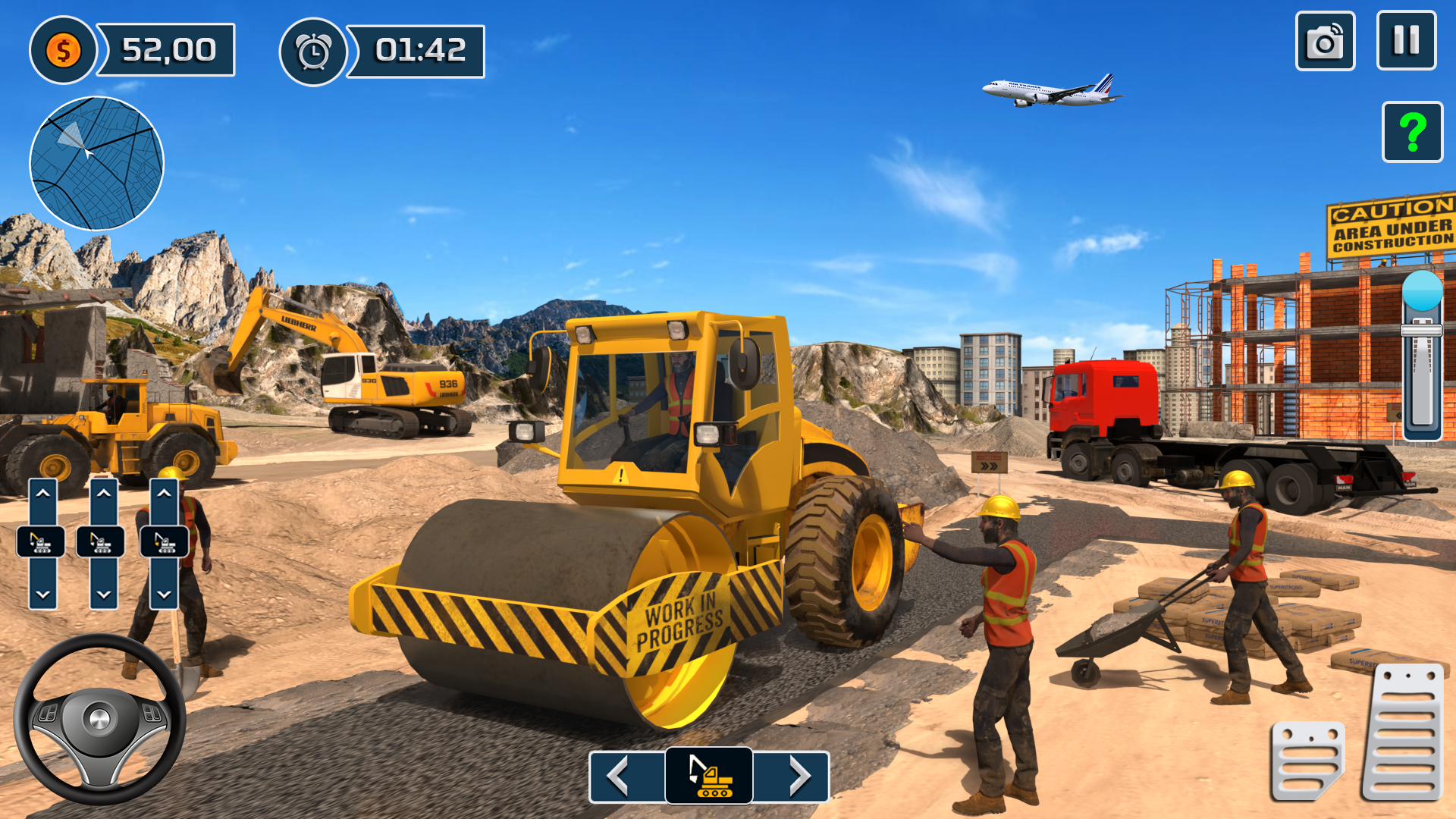Image resolution: width=1456 pixels, height=819 pixels.
Task: Click the dollar coin currency icon
Action: point(64,51)
